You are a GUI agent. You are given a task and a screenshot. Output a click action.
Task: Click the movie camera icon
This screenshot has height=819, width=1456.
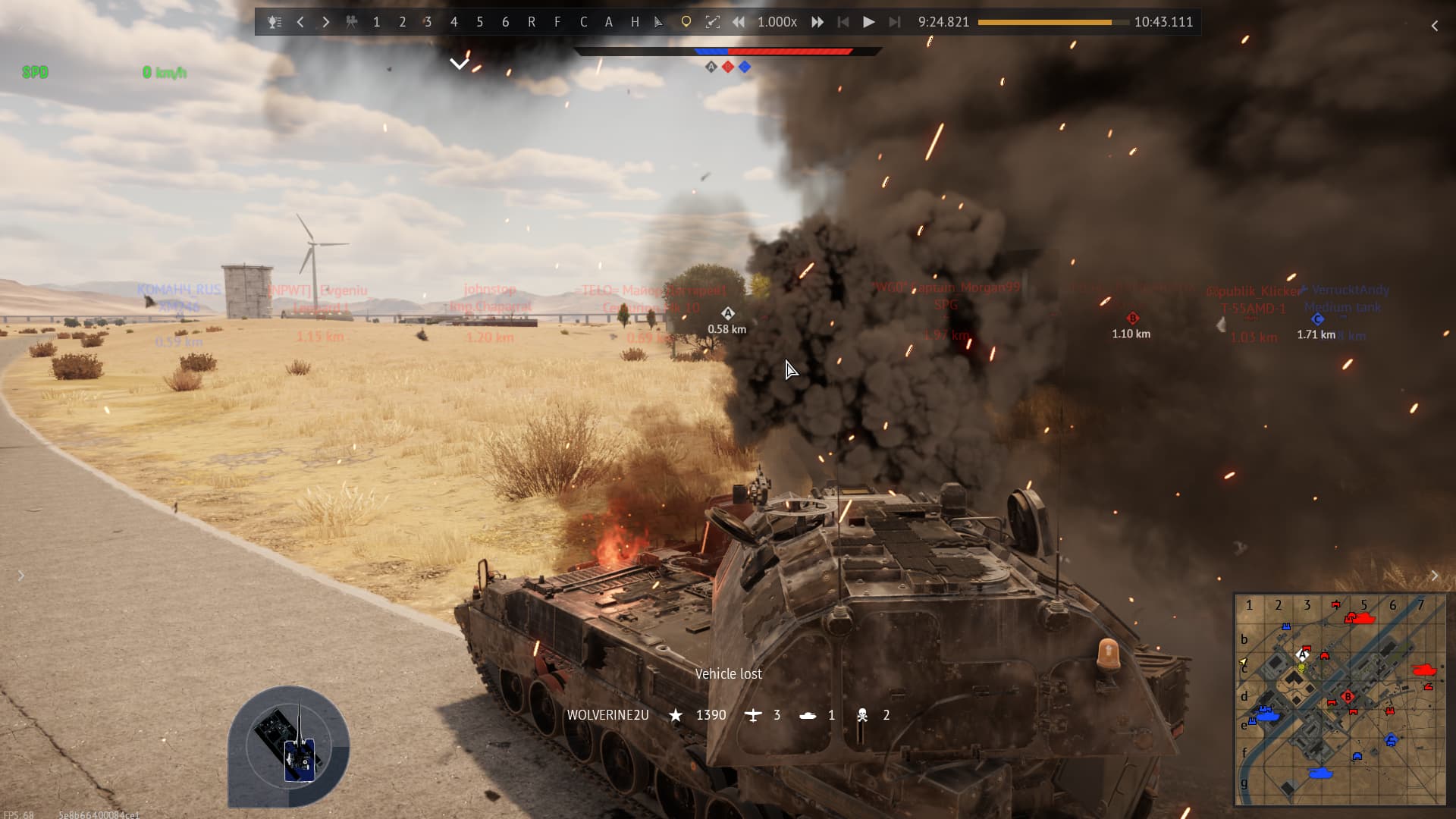tap(352, 22)
